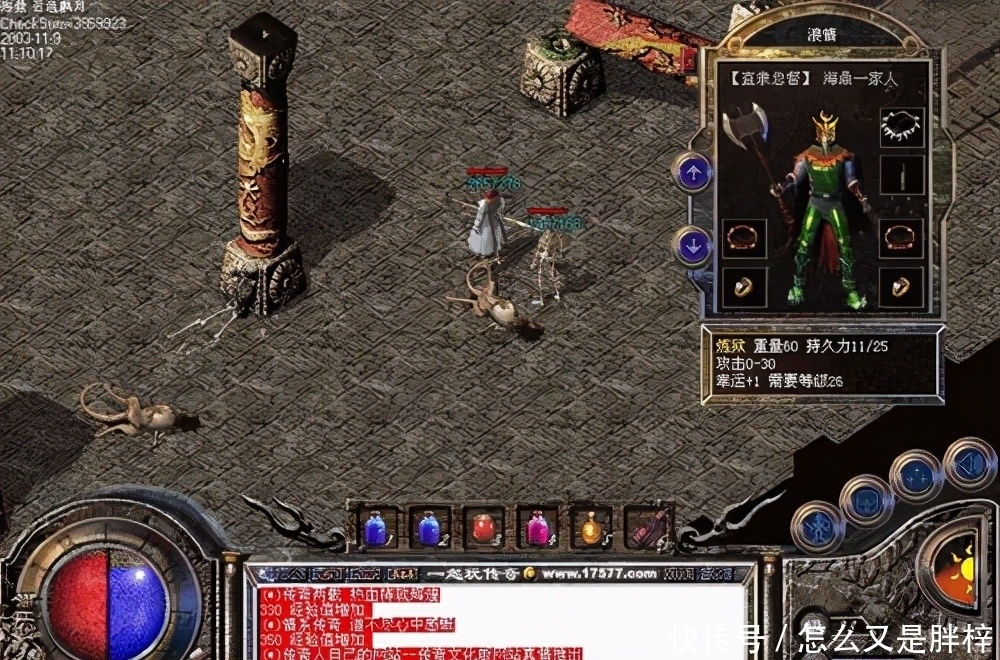Open the round button with figure icon

tap(817, 527)
